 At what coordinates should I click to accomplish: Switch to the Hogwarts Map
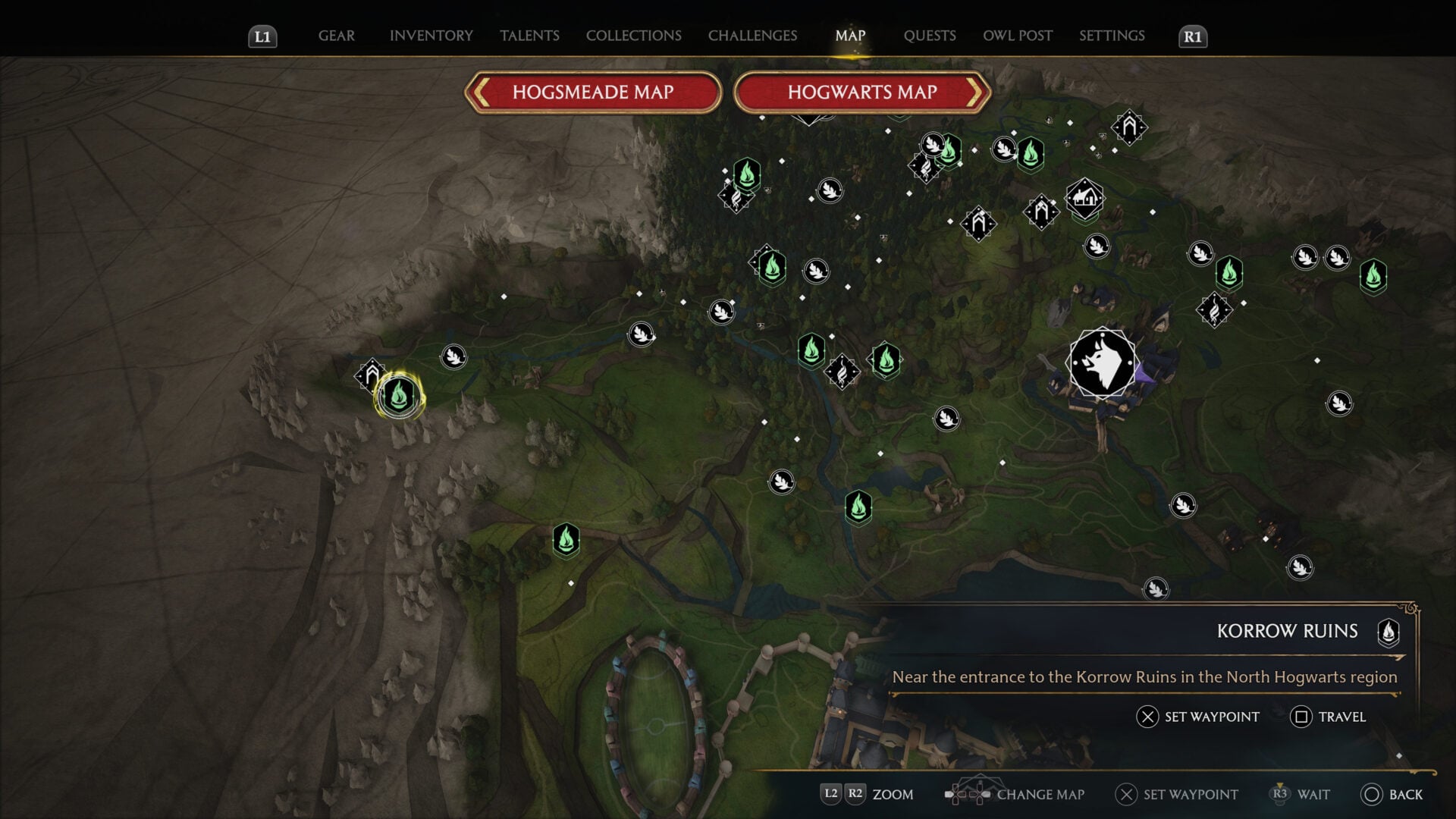click(x=862, y=93)
